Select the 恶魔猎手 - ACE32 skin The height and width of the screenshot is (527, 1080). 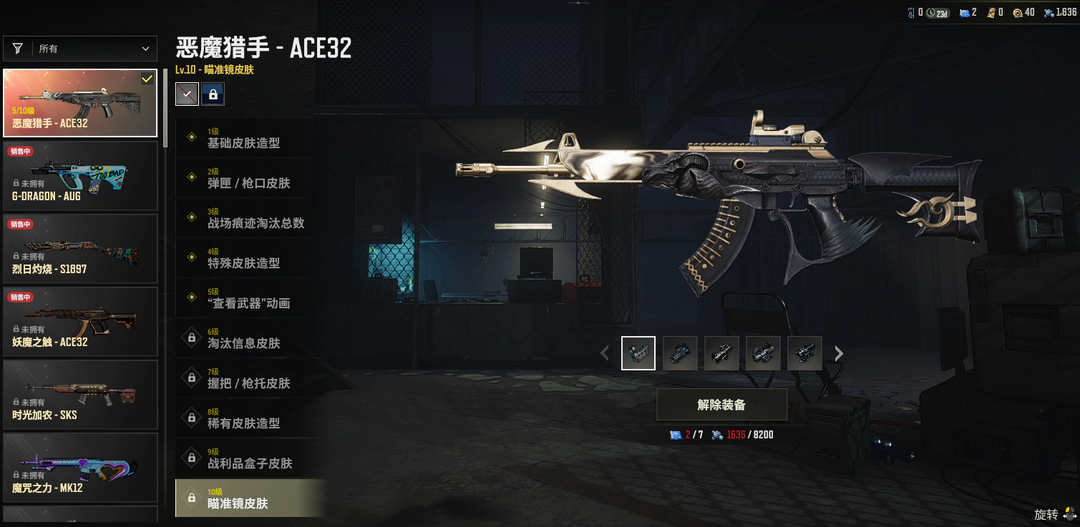coord(80,102)
